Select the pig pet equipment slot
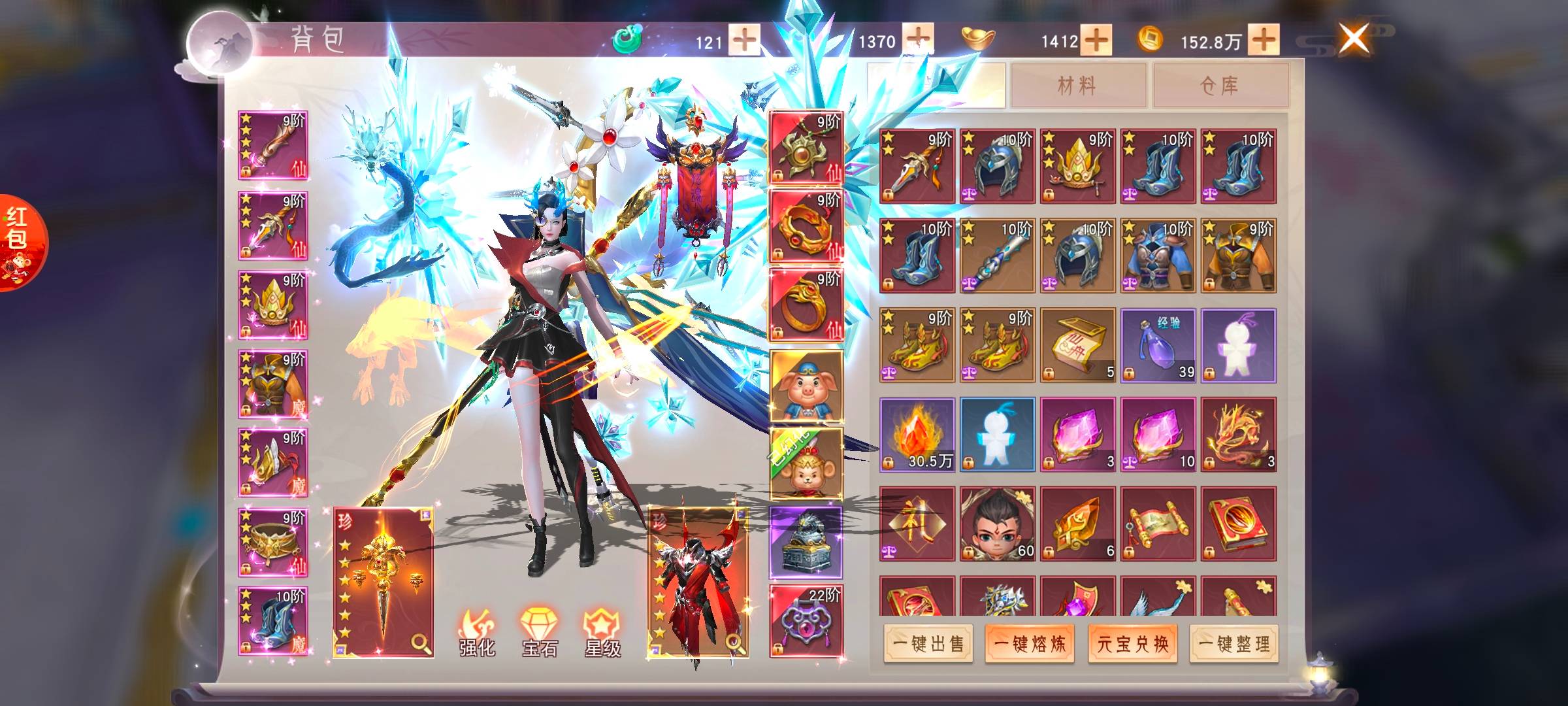 point(806,387)
